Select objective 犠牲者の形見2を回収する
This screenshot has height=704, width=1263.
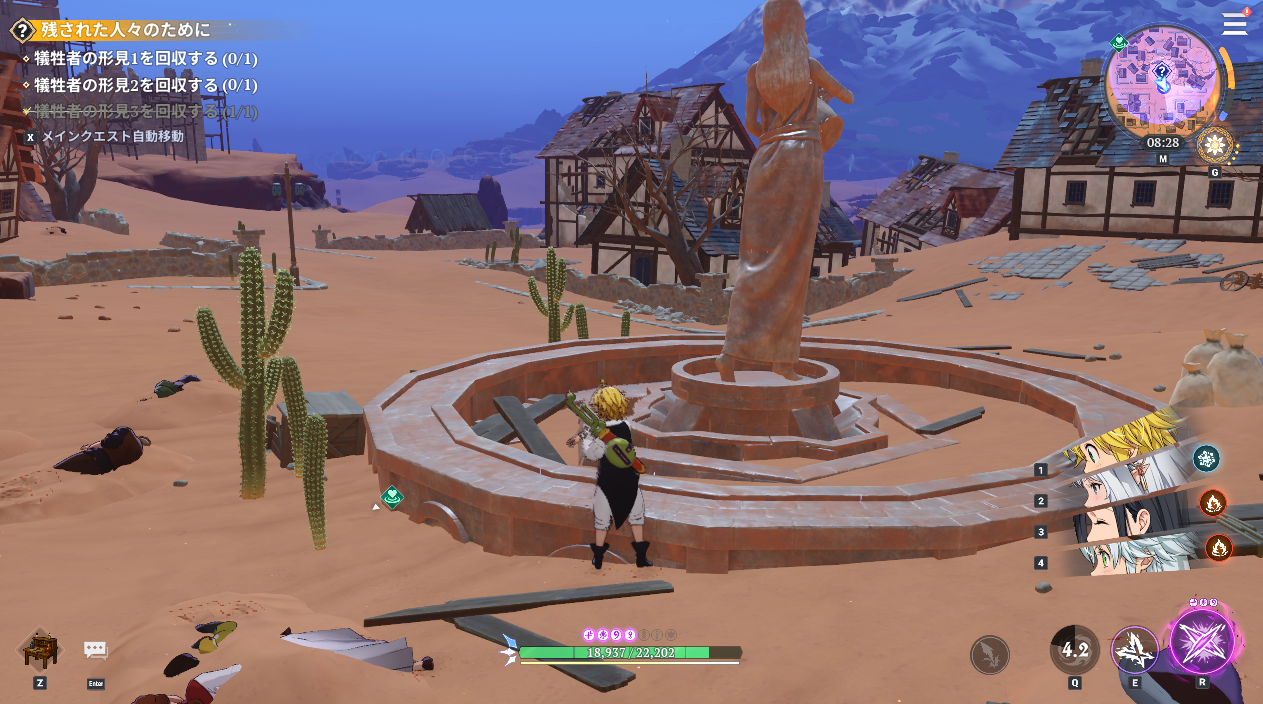click(145, 85)
